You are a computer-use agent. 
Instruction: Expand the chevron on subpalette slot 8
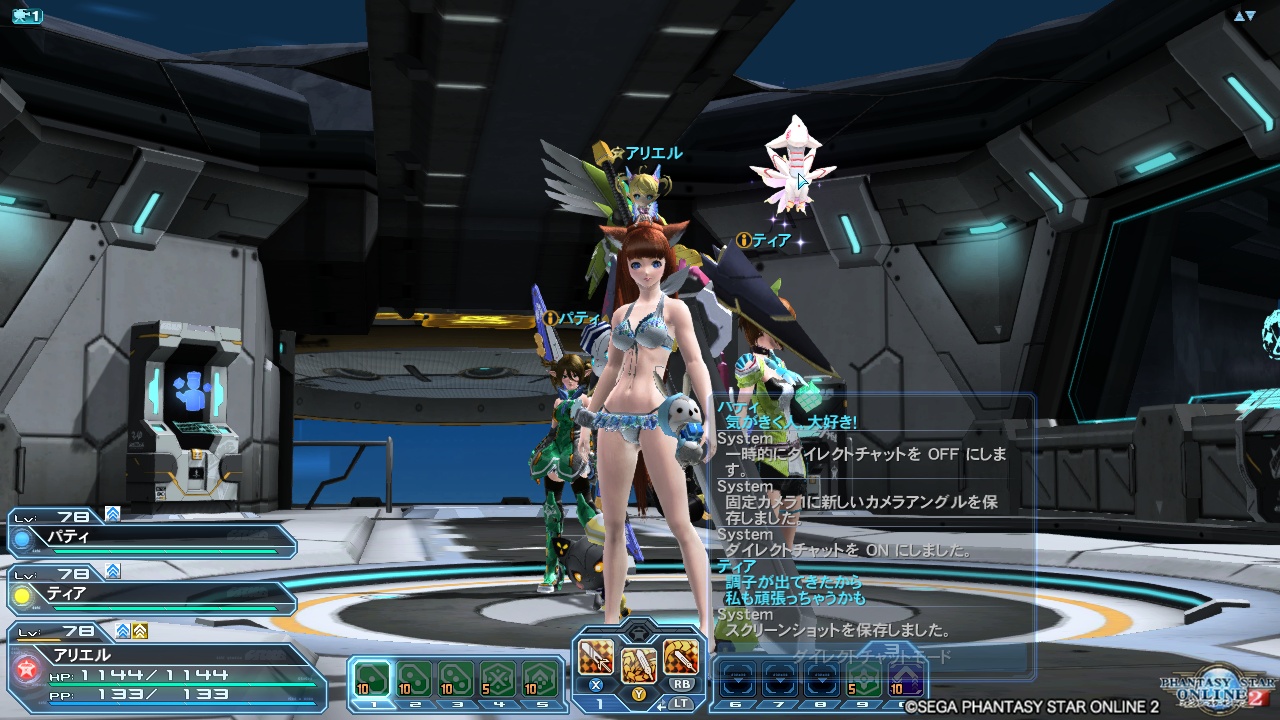819,679
